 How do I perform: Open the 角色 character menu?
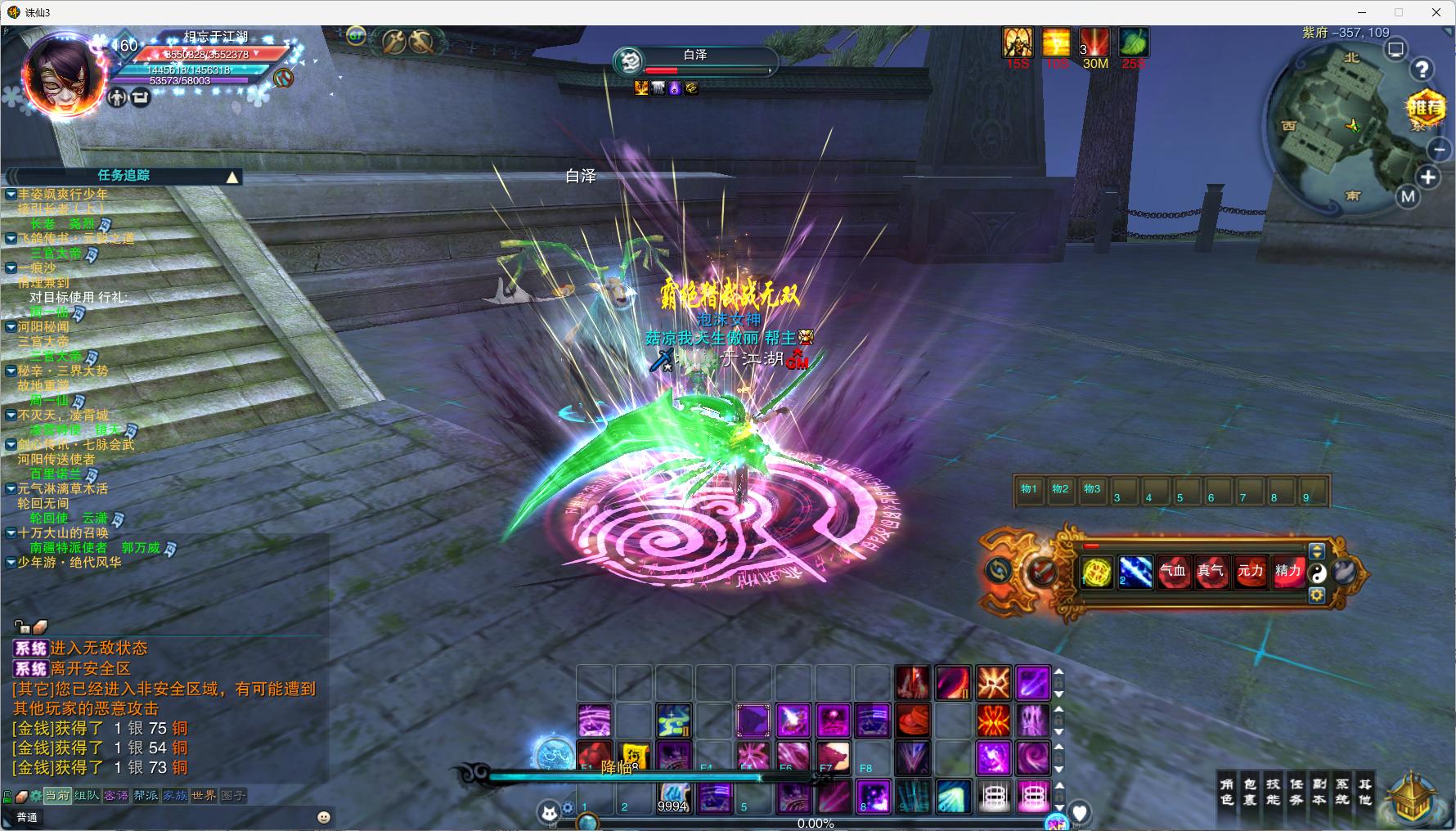pyautogui.click(x=1227, y=792)
